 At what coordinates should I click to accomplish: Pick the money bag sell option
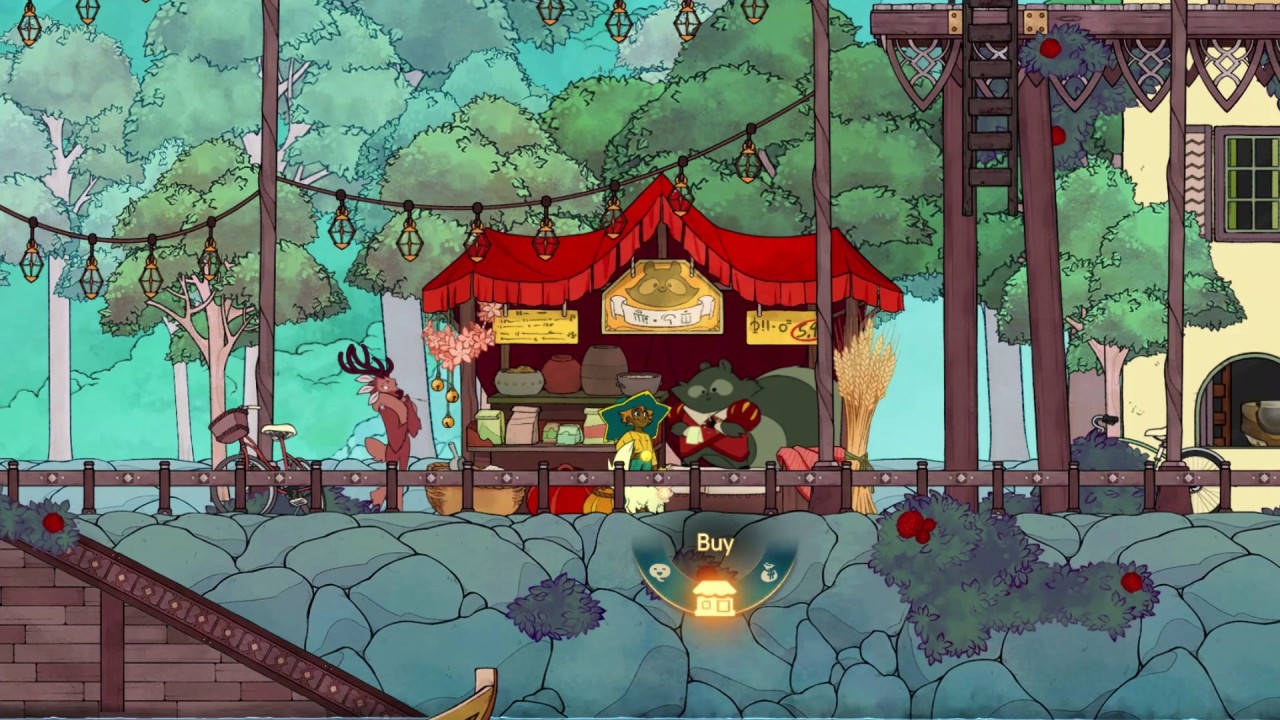coord(768,572)
